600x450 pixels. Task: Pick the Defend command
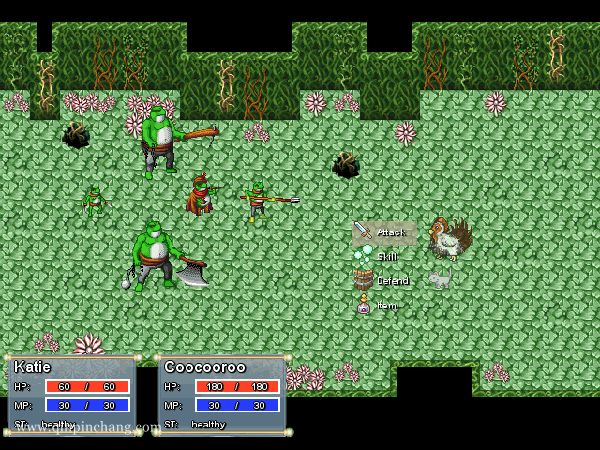(382, 281)
